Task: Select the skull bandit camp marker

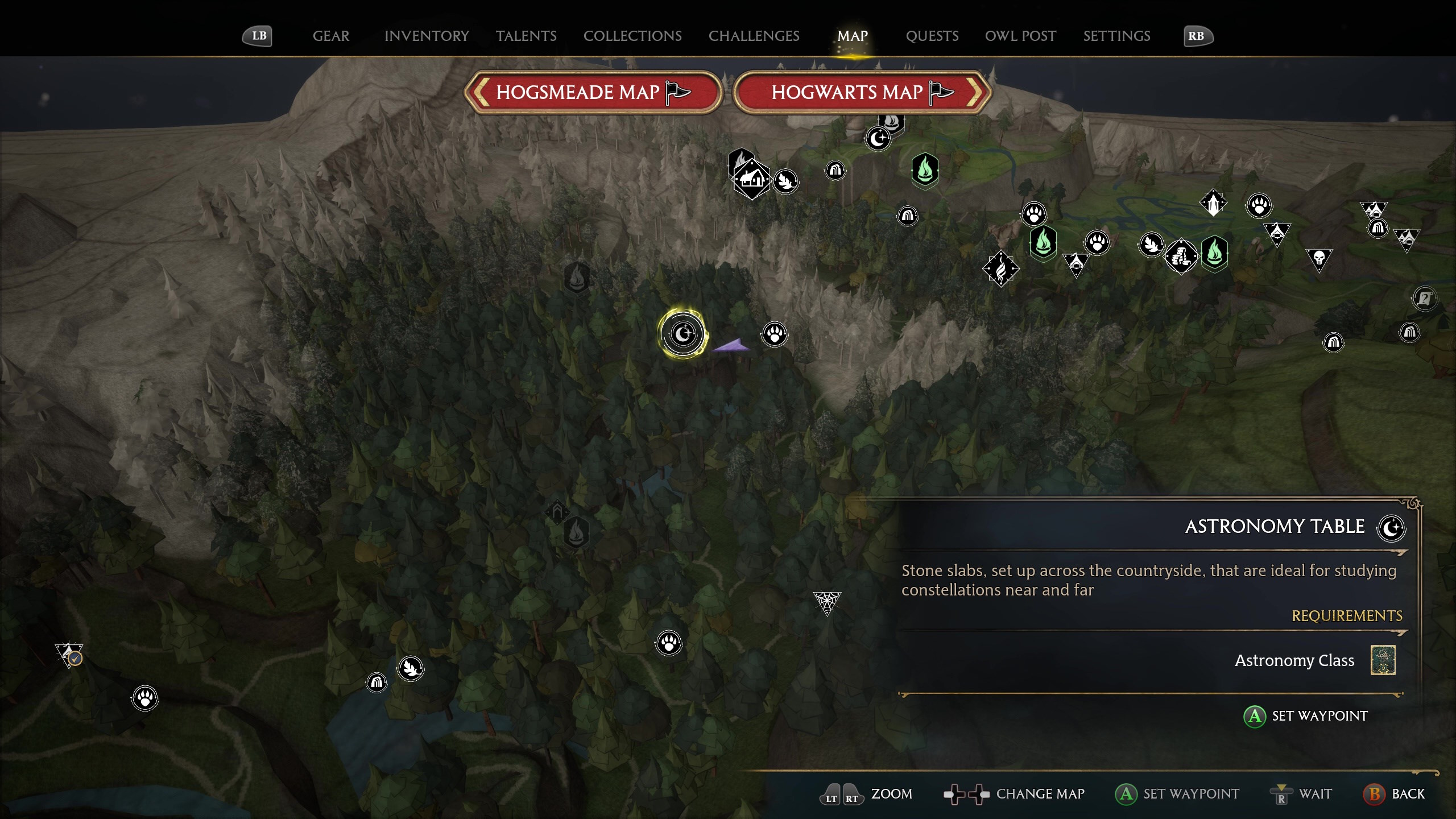Action: click(x=1319, y=259)
